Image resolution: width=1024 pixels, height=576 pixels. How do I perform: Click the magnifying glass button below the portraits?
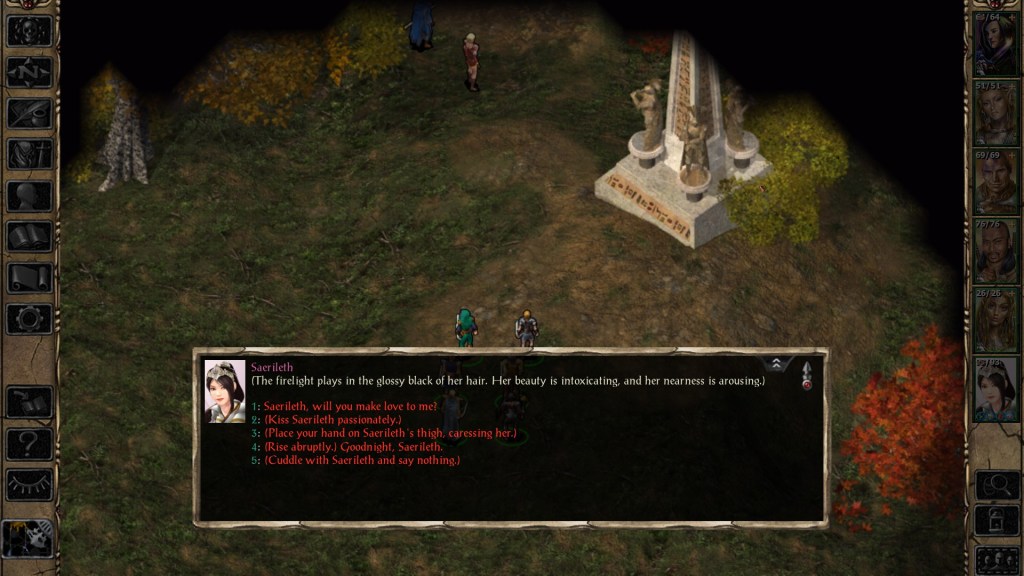997,486
